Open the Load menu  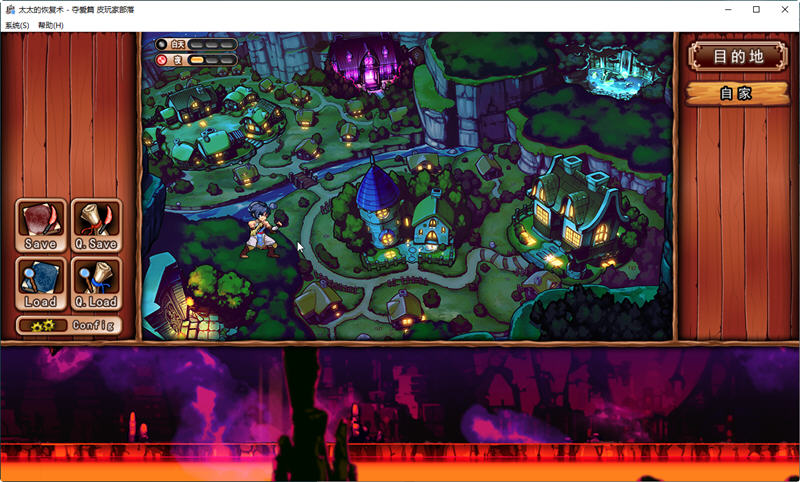coord(41,283)
